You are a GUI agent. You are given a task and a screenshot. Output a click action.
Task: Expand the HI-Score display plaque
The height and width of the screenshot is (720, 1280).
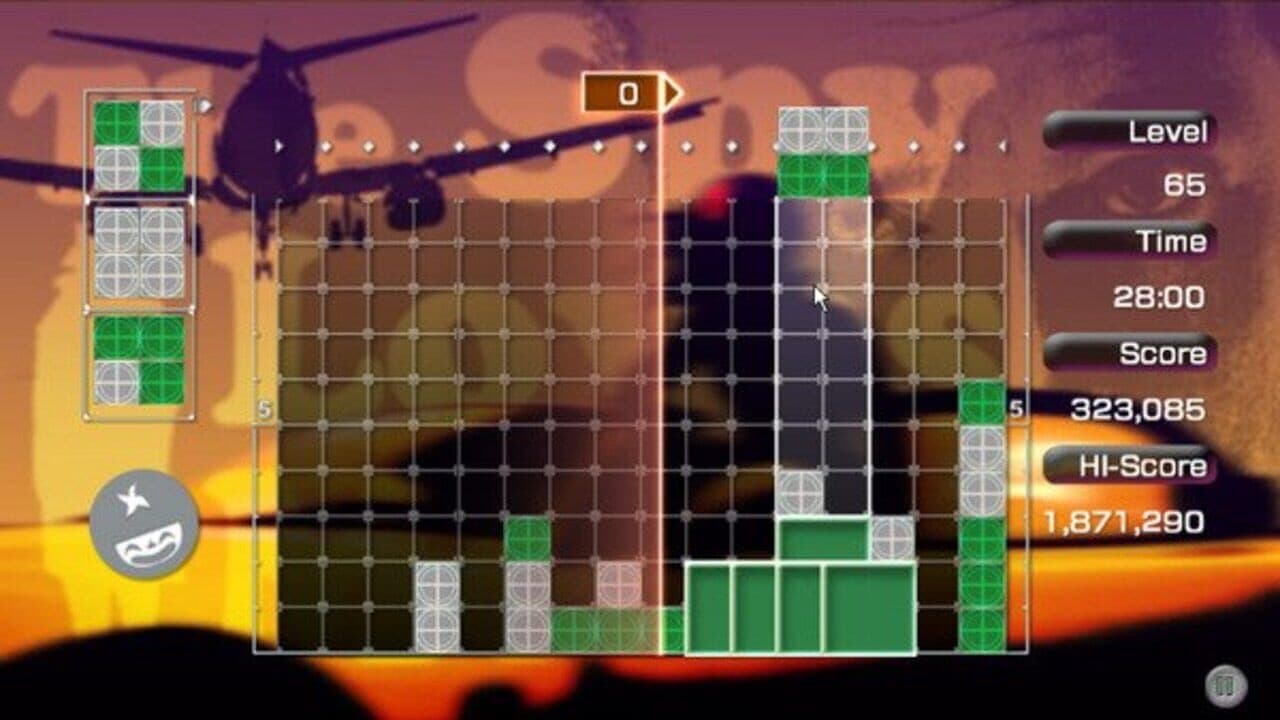click(x=1128, y=463)
